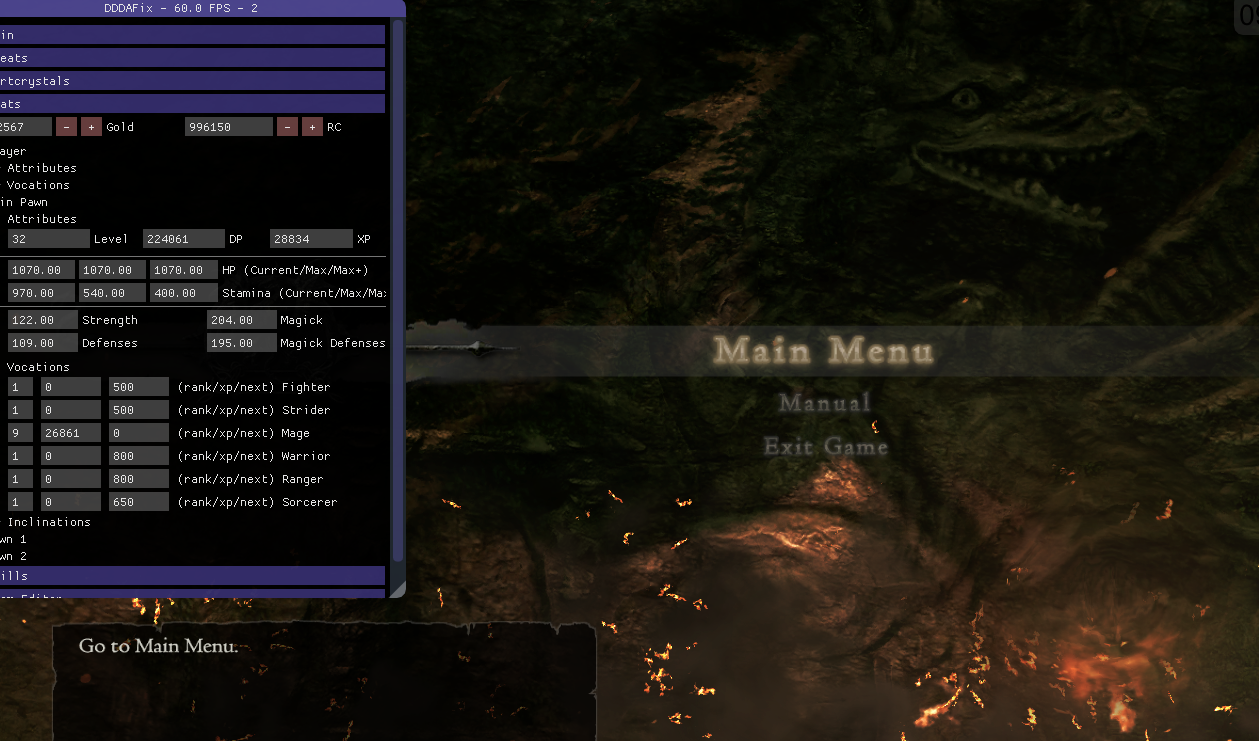1259x741 pixels.
Task: Click the Mage vocation xp field
Action: point(70,433)
